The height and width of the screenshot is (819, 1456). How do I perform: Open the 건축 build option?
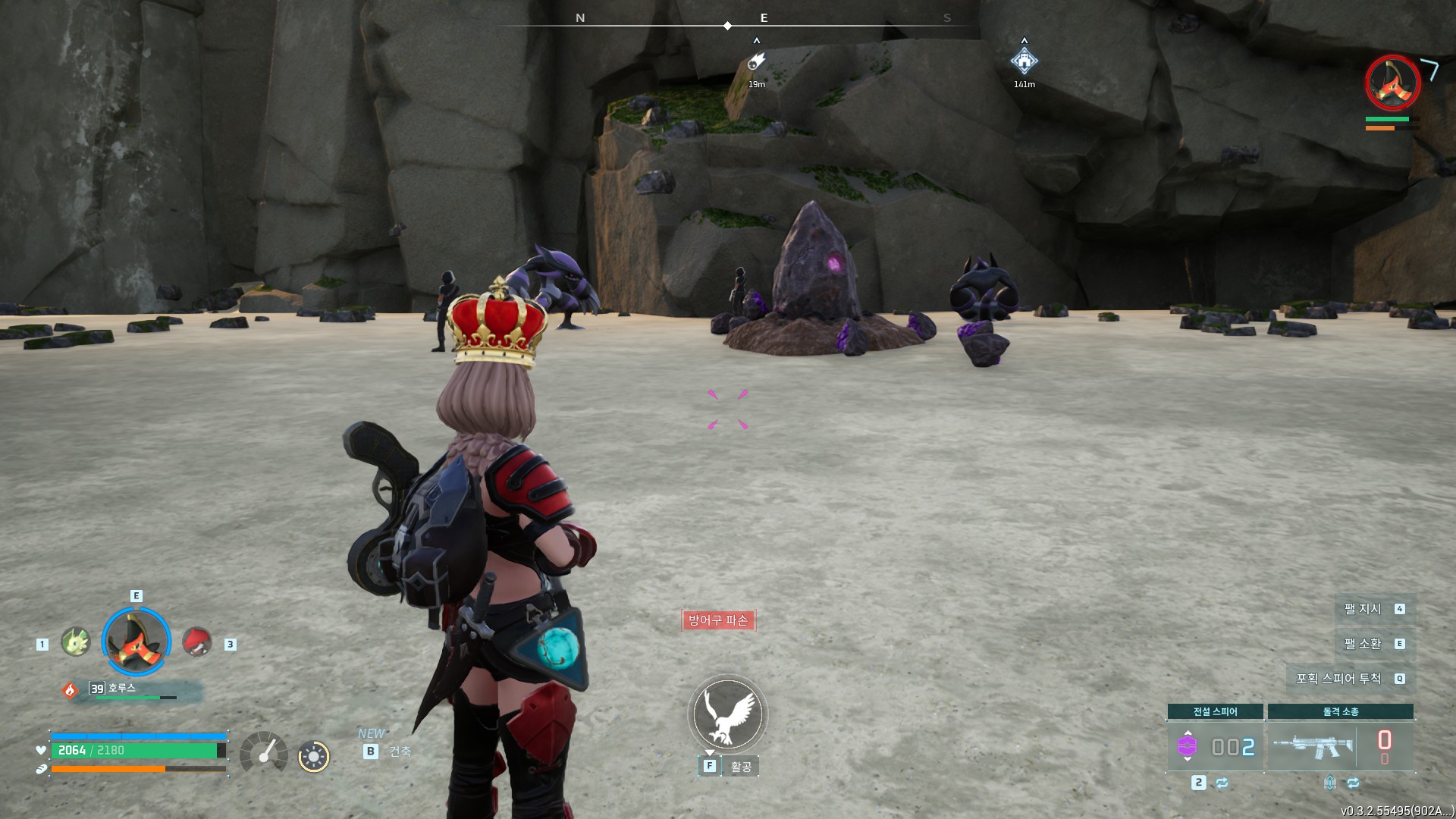(400, 752)
